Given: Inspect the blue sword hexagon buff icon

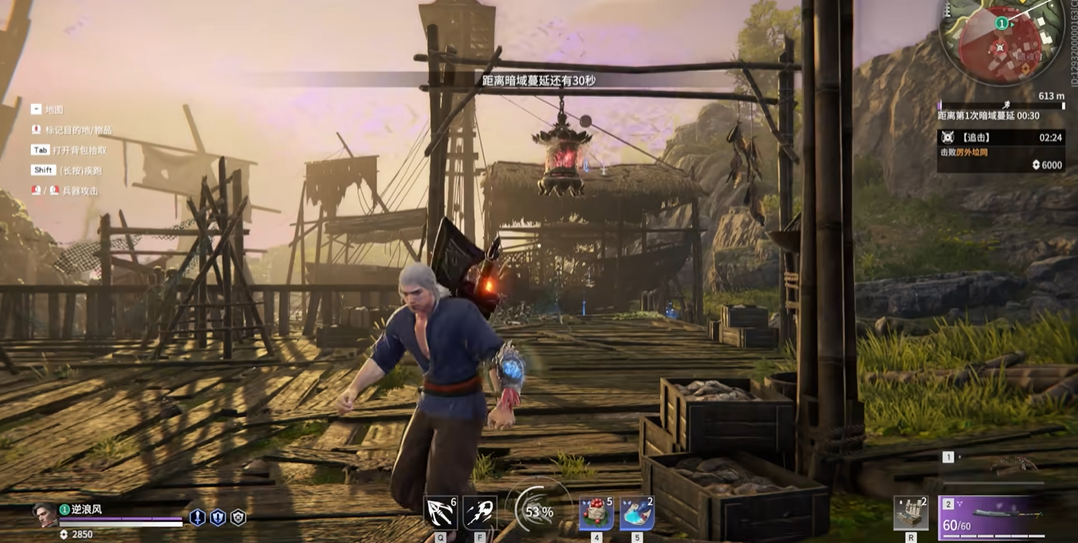Looking at the screenshot, I should tap(197, 517).
